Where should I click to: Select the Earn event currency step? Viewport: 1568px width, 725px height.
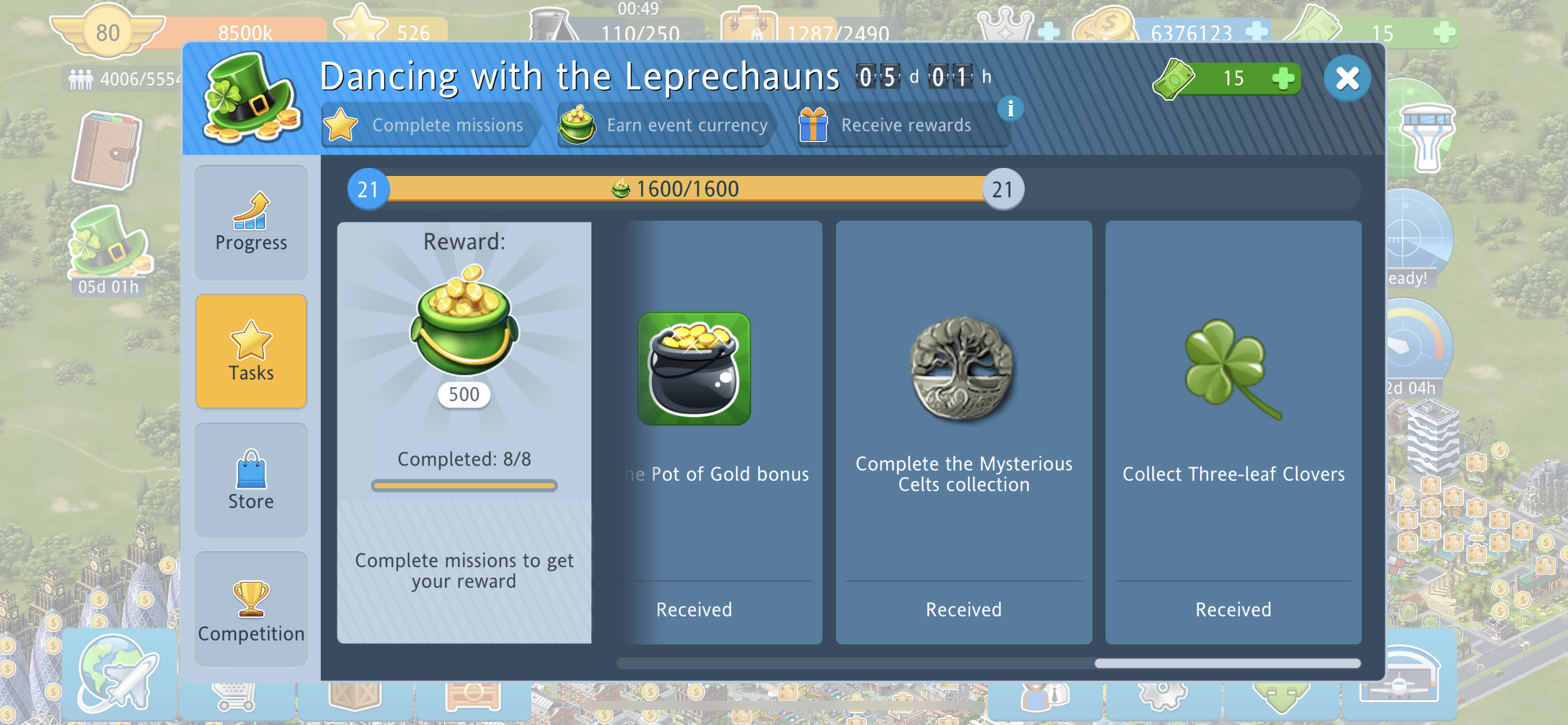pos(663,125)
